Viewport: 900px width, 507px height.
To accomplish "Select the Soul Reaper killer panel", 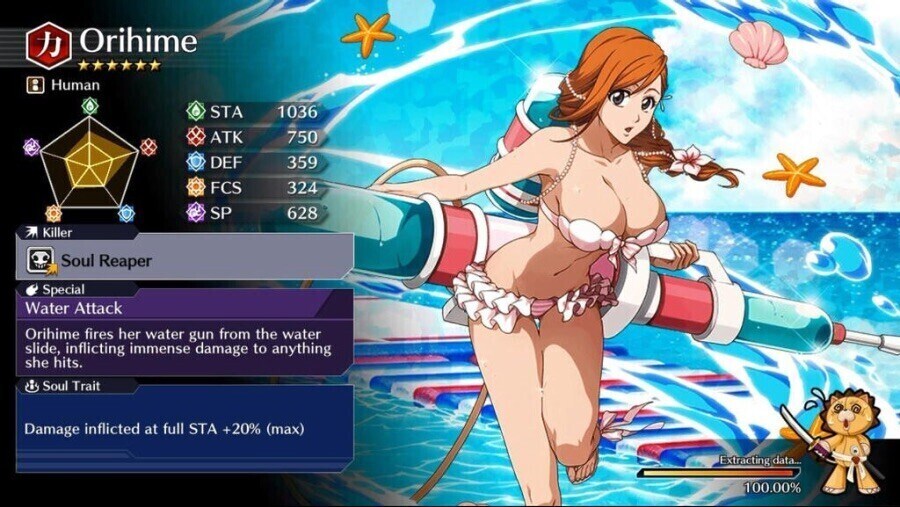I will pyautogui.click(x=185, y=261).
